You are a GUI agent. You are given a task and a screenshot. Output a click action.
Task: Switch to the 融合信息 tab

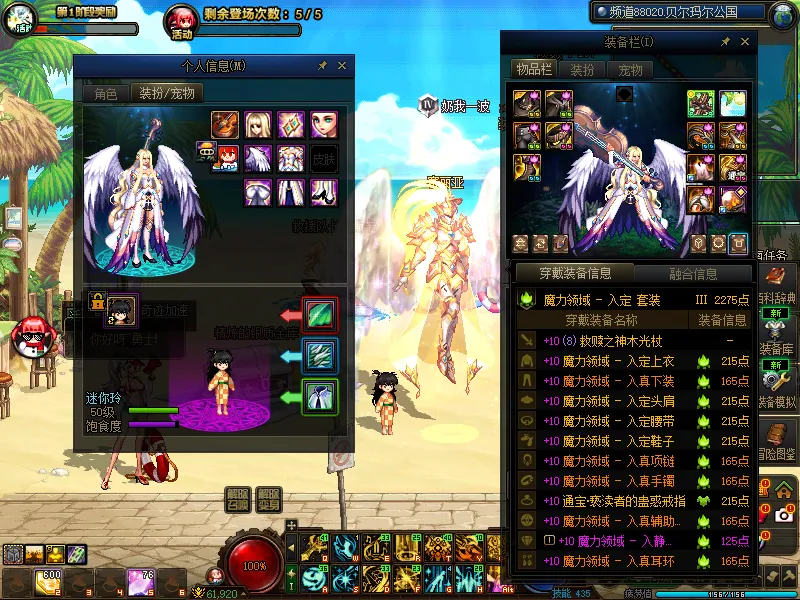click(x=692, y=273)
